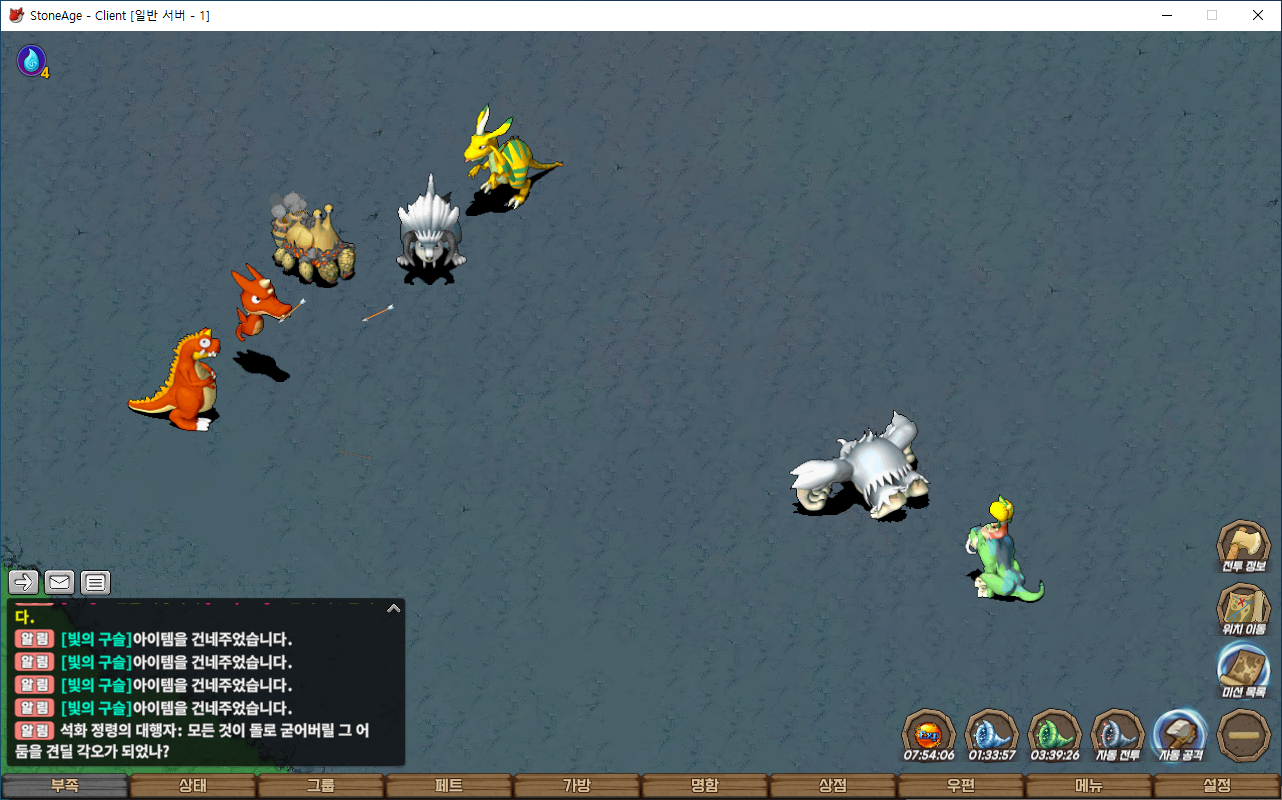Screen dimensions: 1282x800
Task: Open the 가방 (bag) inventory
Action: [577, 786]
